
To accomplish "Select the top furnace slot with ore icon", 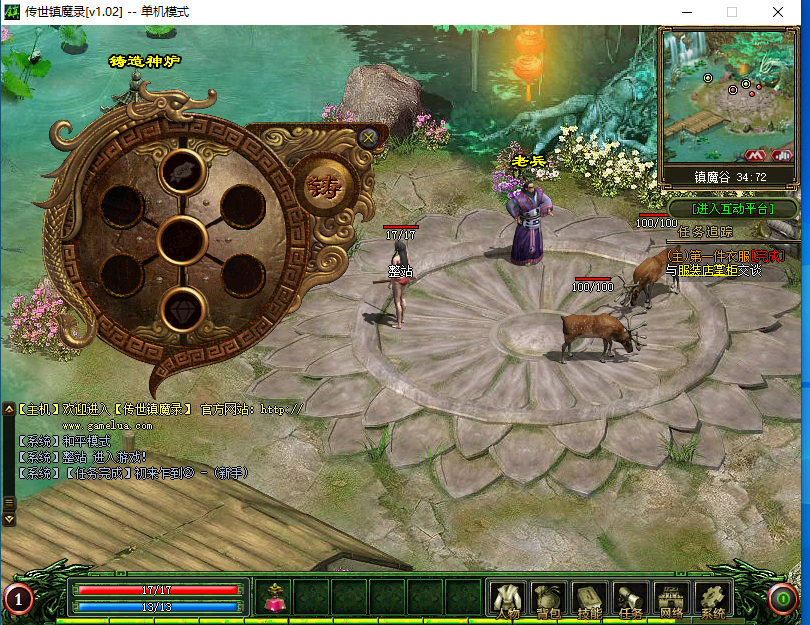I will tap(182, 171).
